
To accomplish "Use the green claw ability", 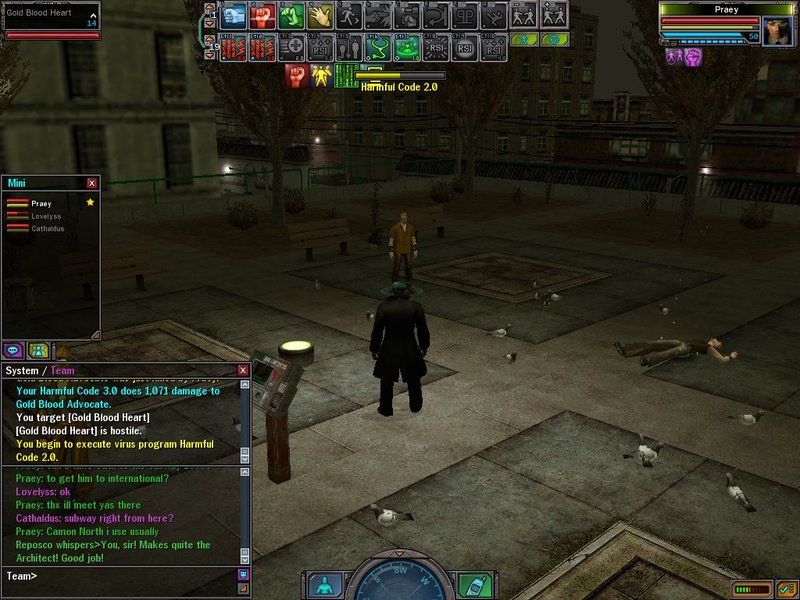I will coord(291,15).
